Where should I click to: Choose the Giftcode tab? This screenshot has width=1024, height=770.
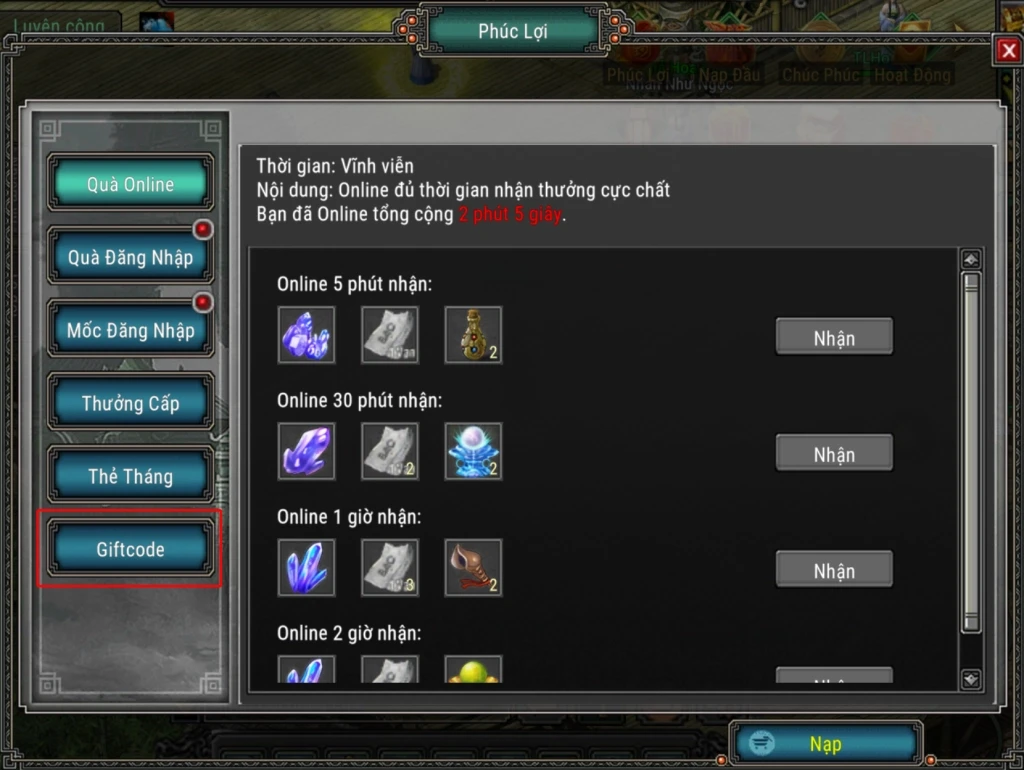pos(130,549)
